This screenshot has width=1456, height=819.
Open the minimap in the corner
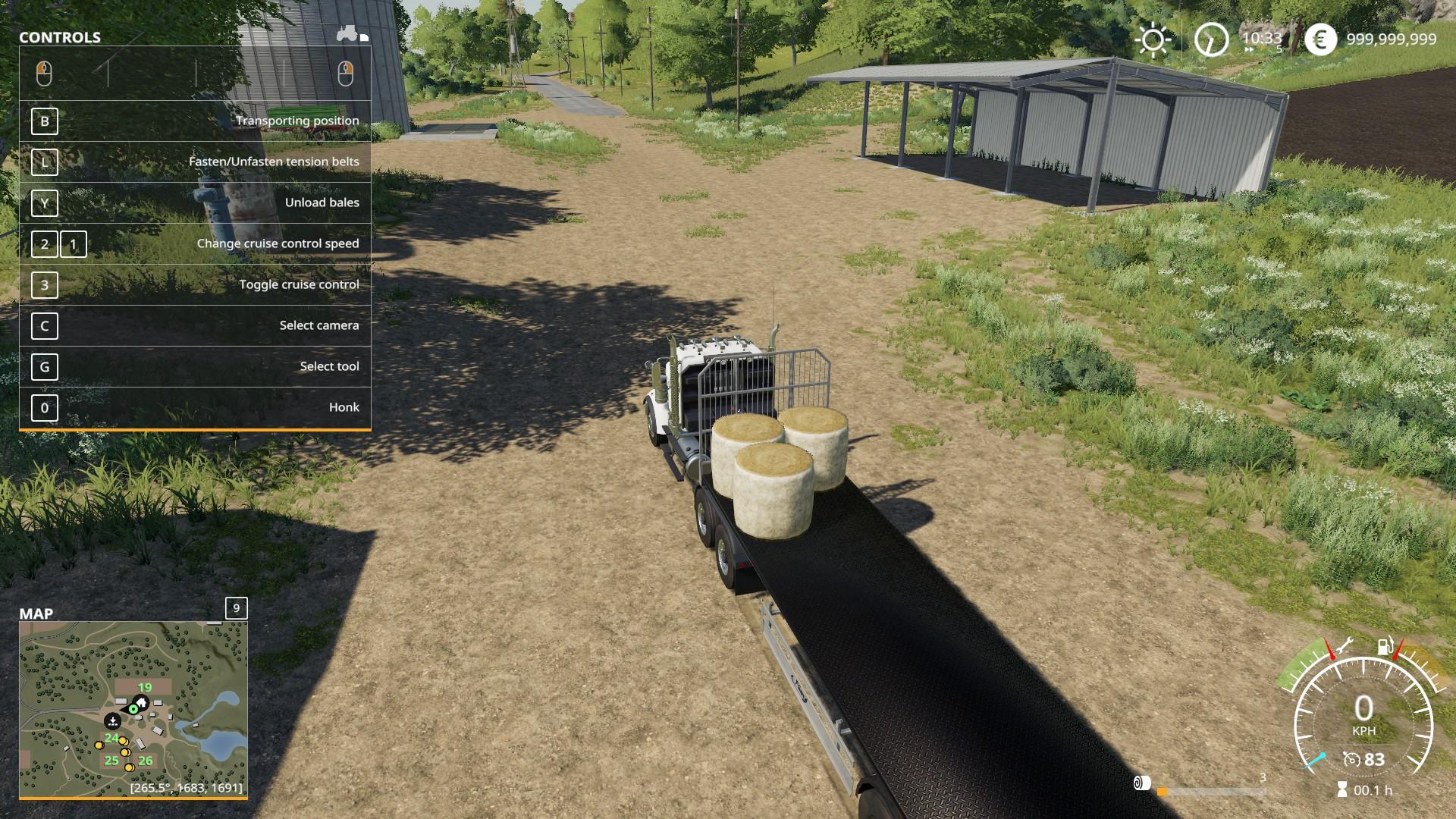click(133, 709)
